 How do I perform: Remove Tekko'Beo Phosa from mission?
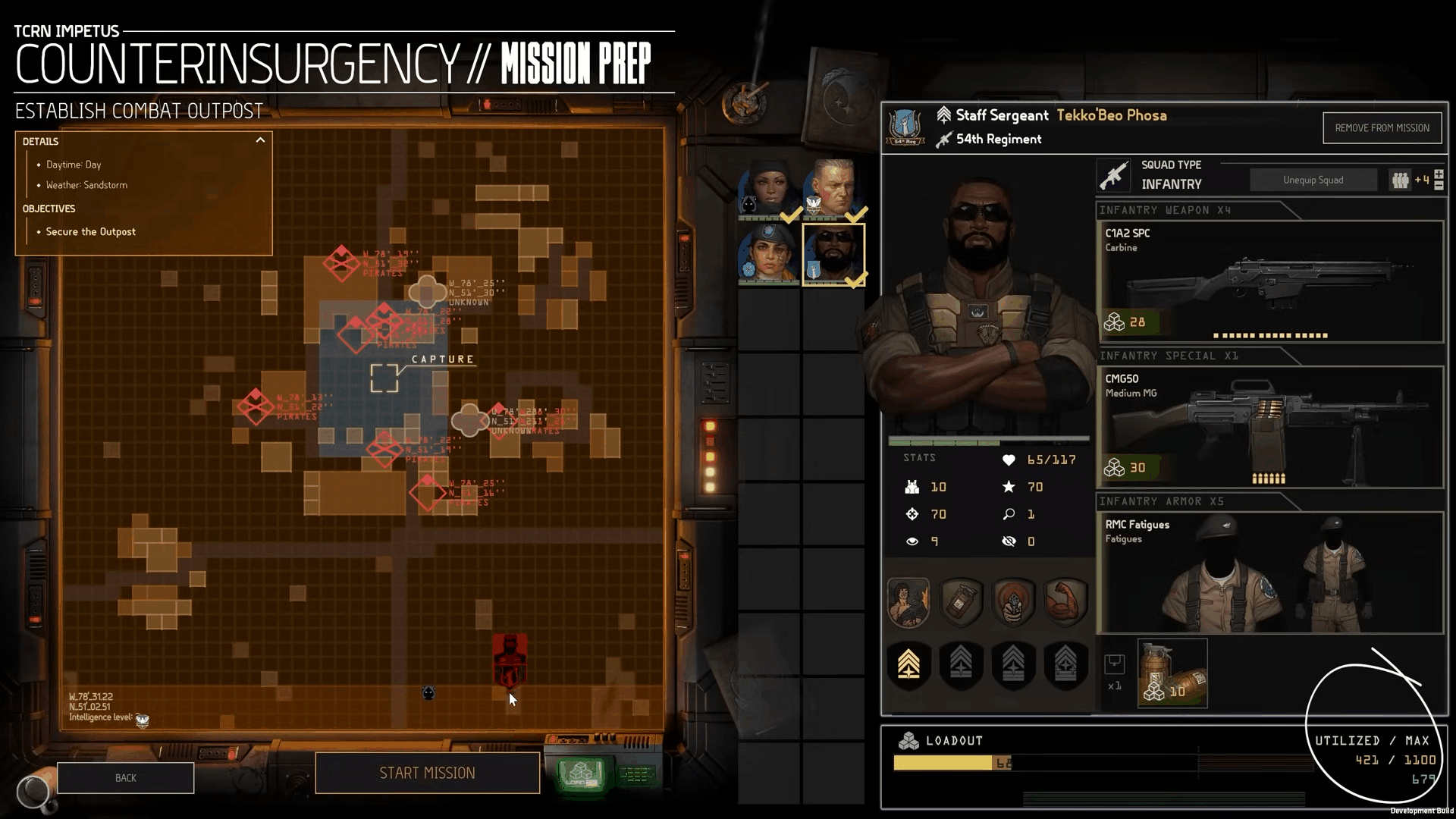1382,128
